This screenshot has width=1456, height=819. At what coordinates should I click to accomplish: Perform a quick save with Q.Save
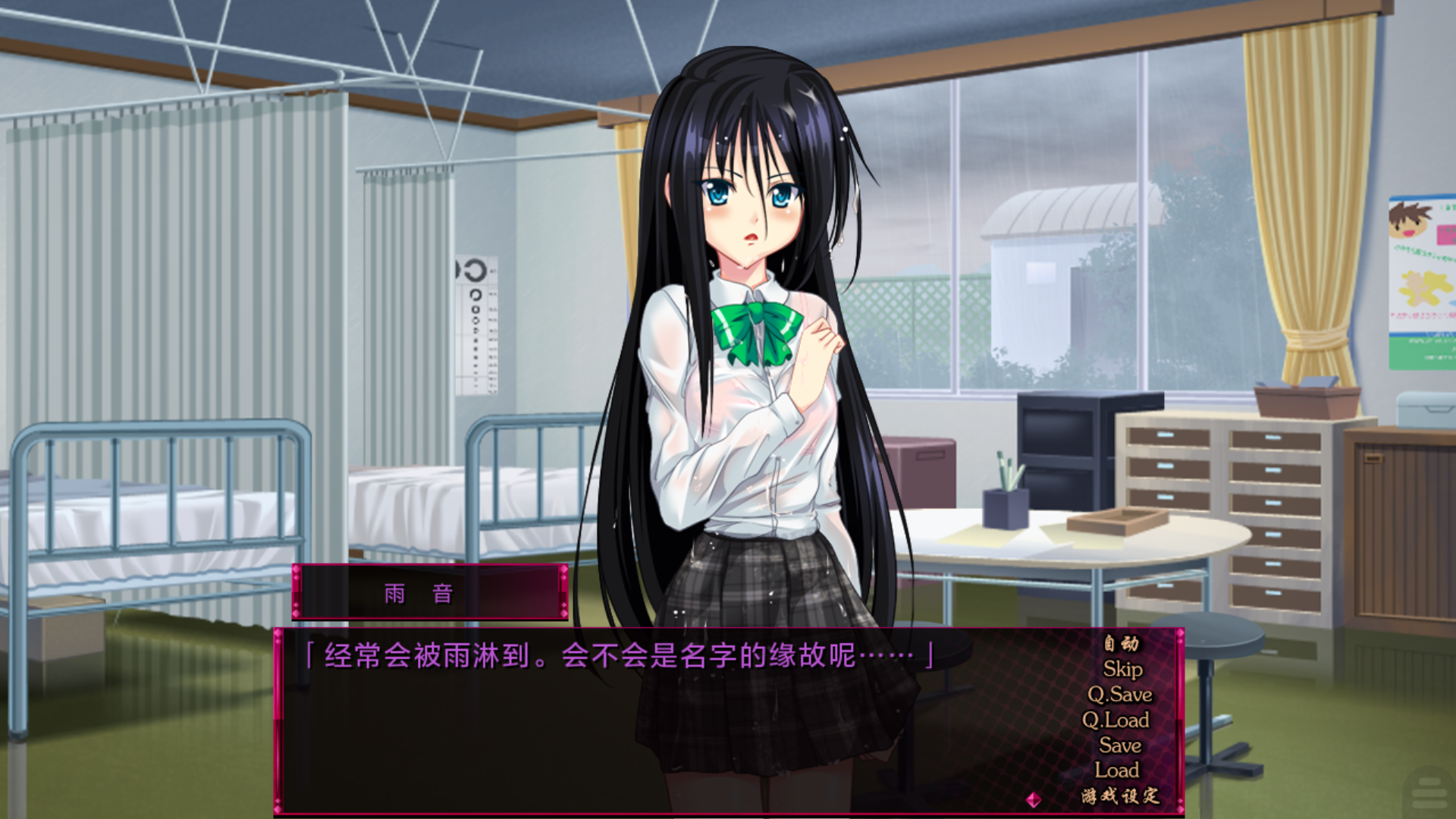pos(1122,695)
